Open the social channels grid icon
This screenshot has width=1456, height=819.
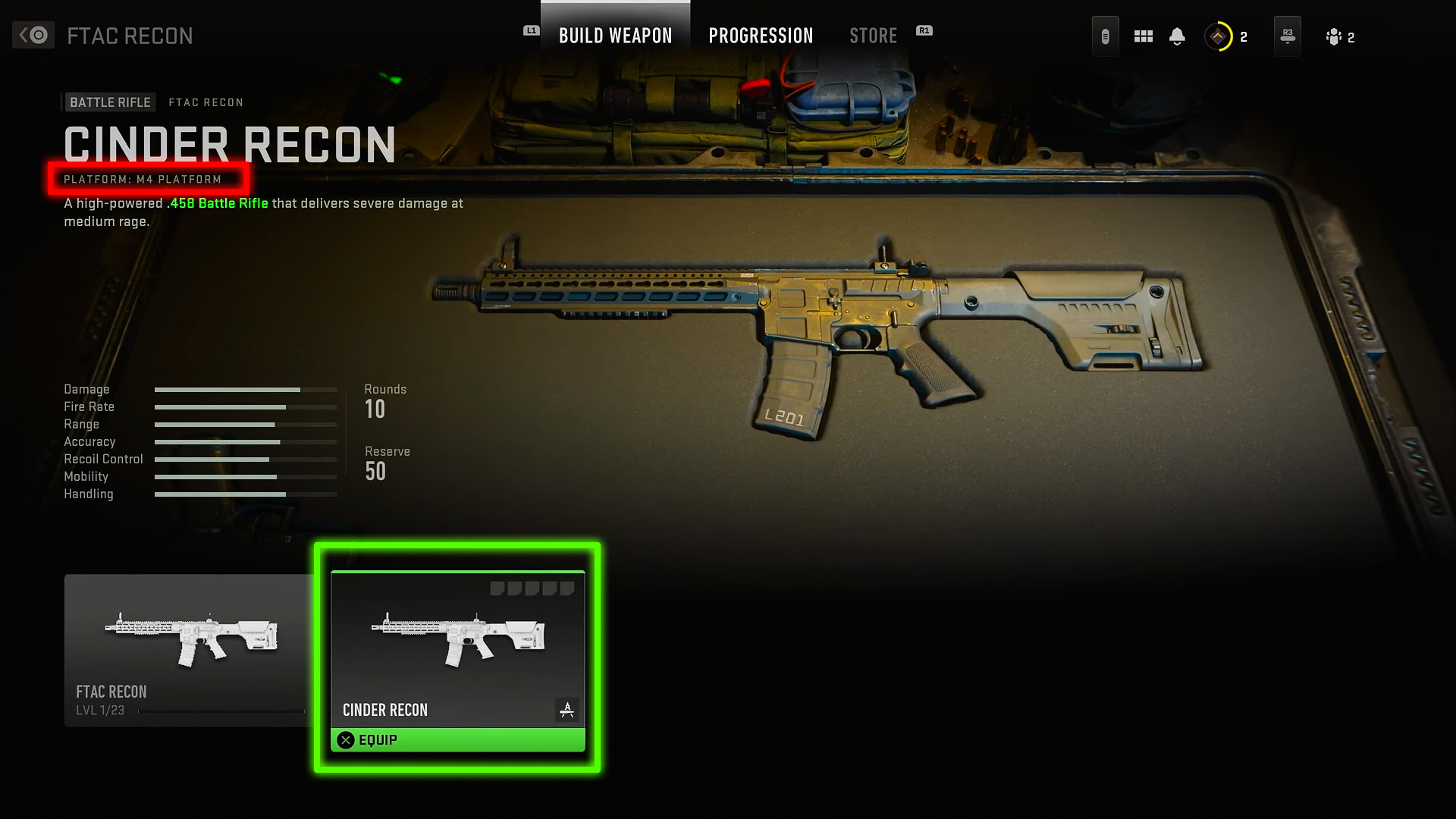[x=1143, y=36]
